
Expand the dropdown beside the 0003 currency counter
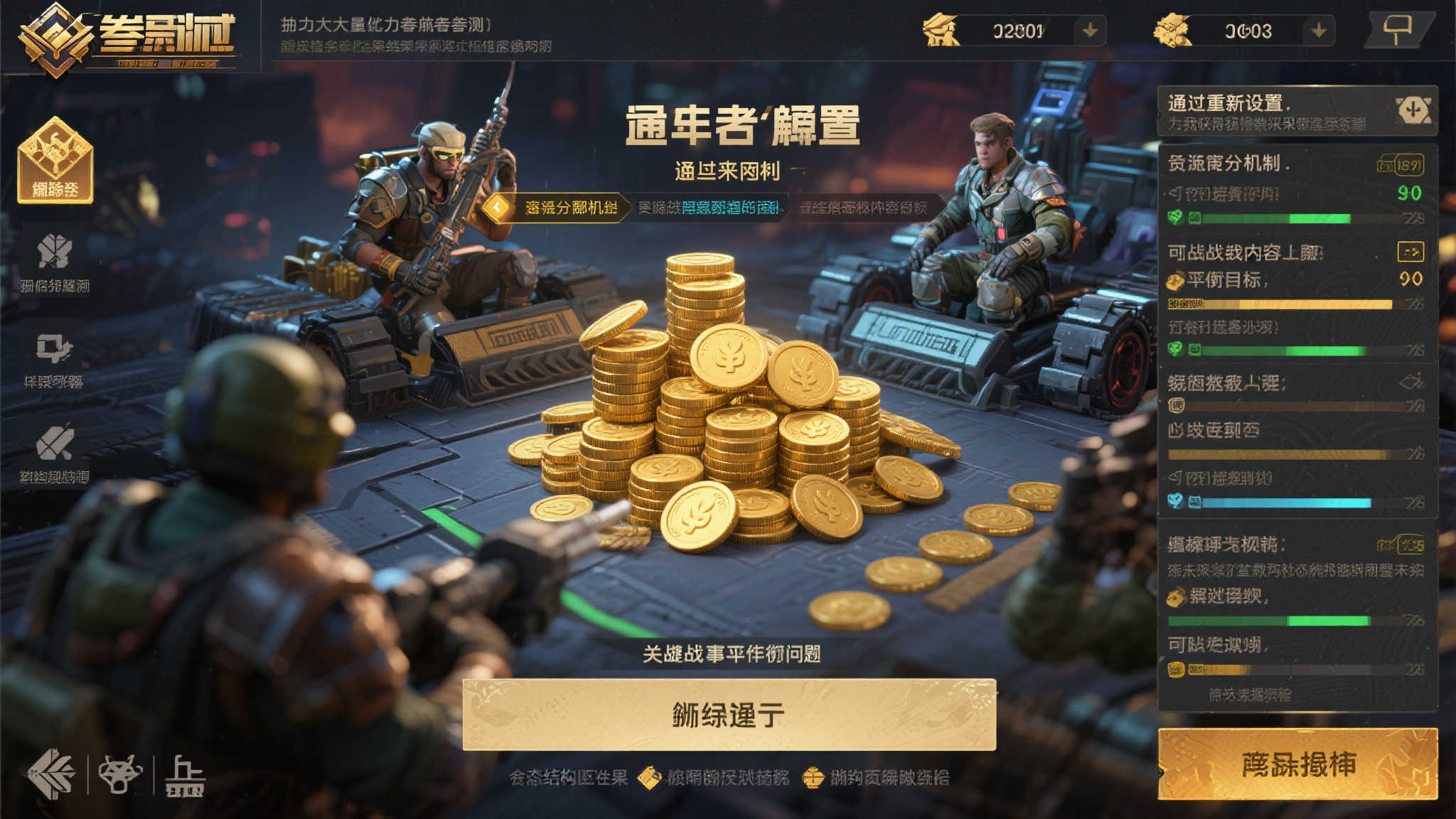click(1319, 30)
